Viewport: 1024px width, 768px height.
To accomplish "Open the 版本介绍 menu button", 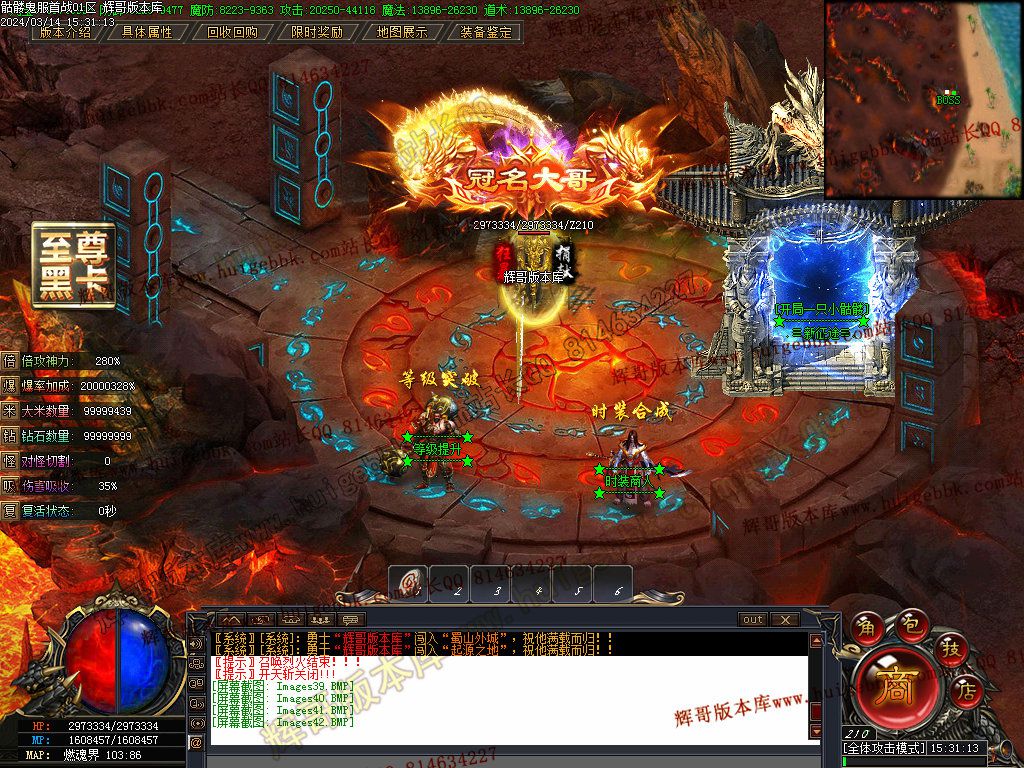I will [63, 32].
